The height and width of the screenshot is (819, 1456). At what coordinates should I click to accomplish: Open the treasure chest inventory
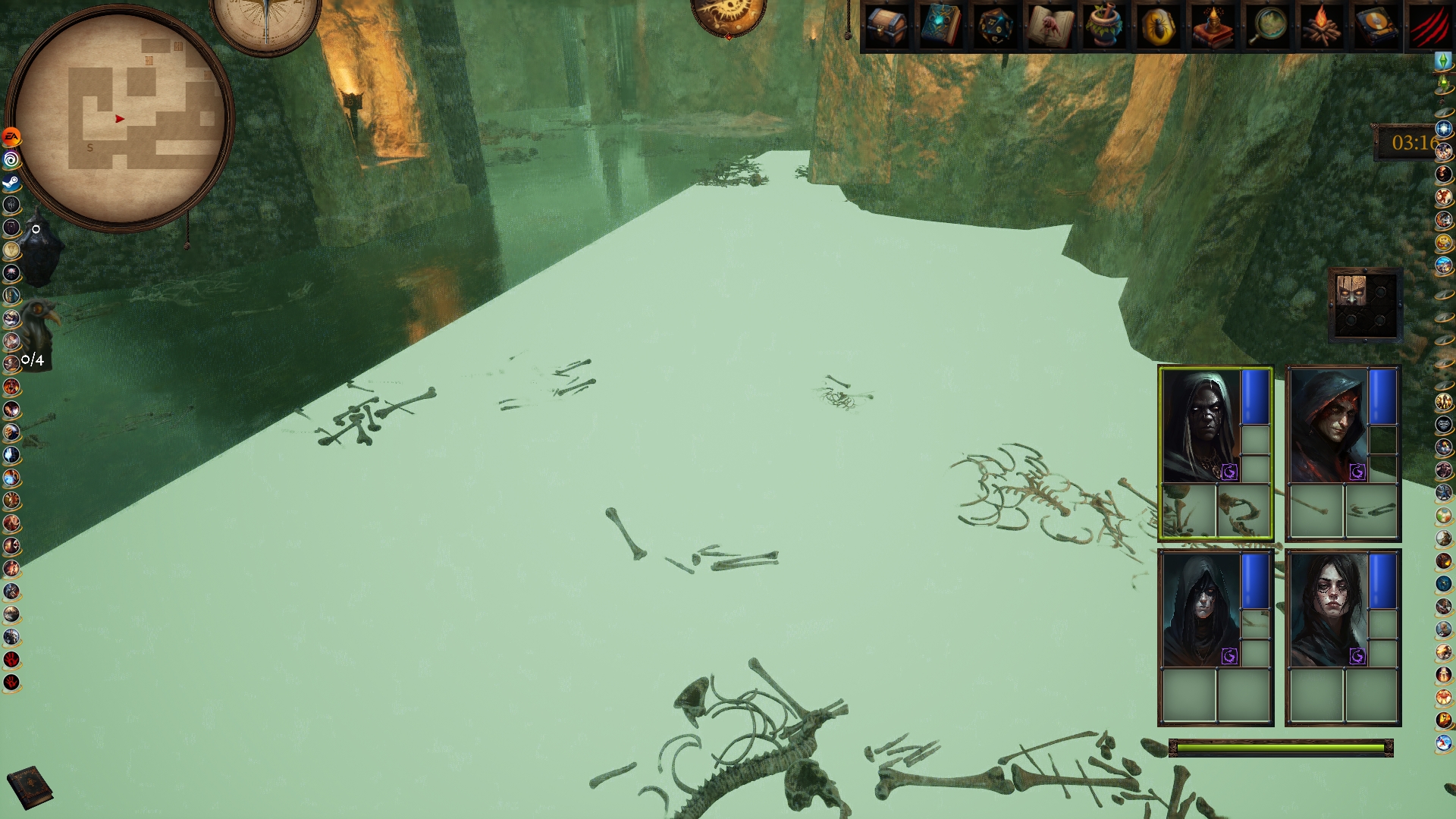tap(886, 27)
